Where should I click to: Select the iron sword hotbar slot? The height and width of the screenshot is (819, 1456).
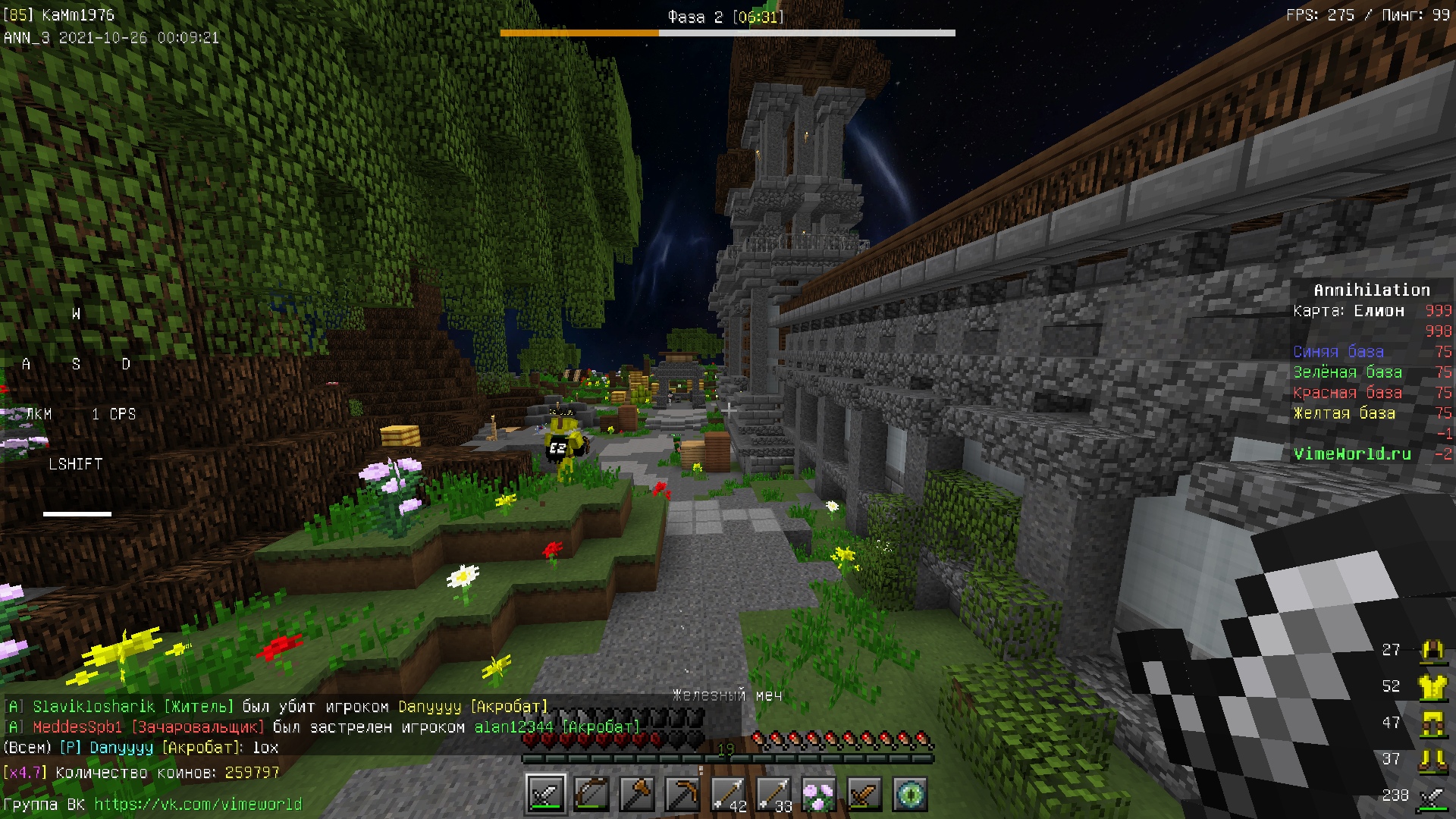[546, 794]
